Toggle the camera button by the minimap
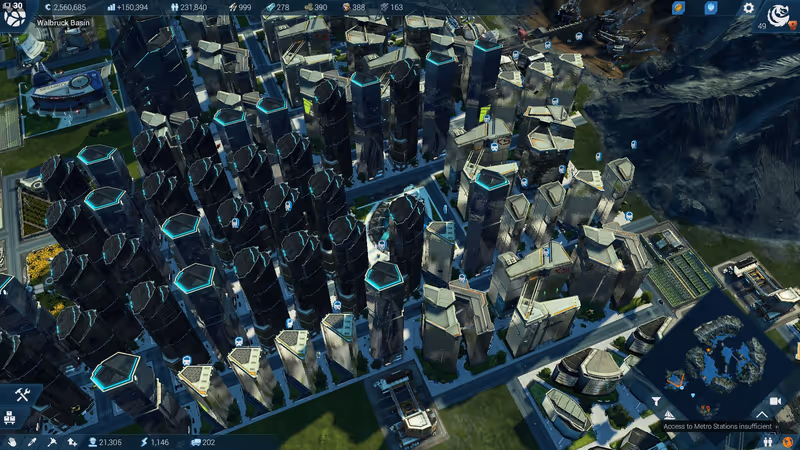This screenshot has width=800, height=450. point(775,400)
